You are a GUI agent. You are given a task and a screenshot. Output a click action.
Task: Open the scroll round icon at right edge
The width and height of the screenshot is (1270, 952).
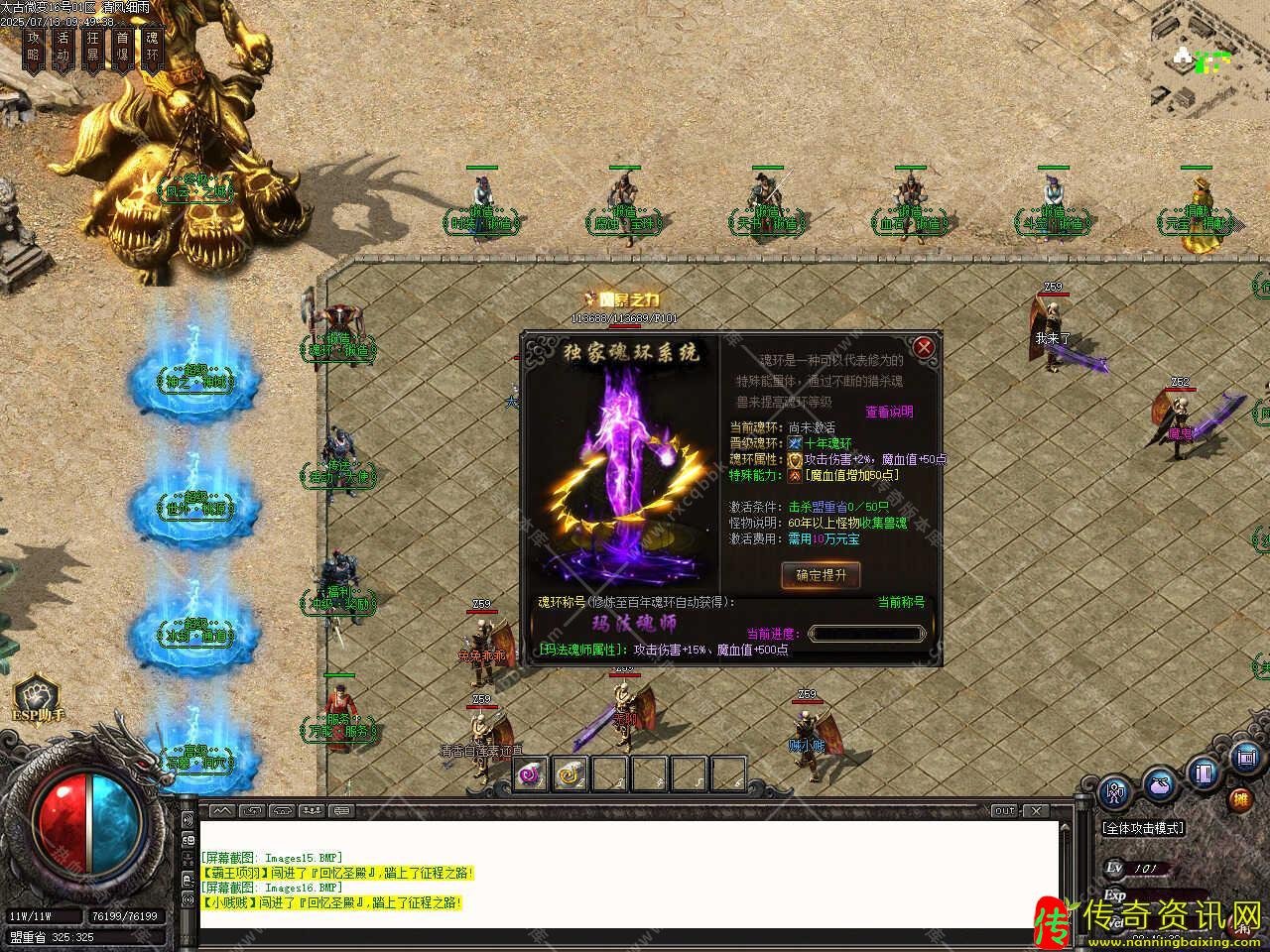click(x=1246, y=759)
